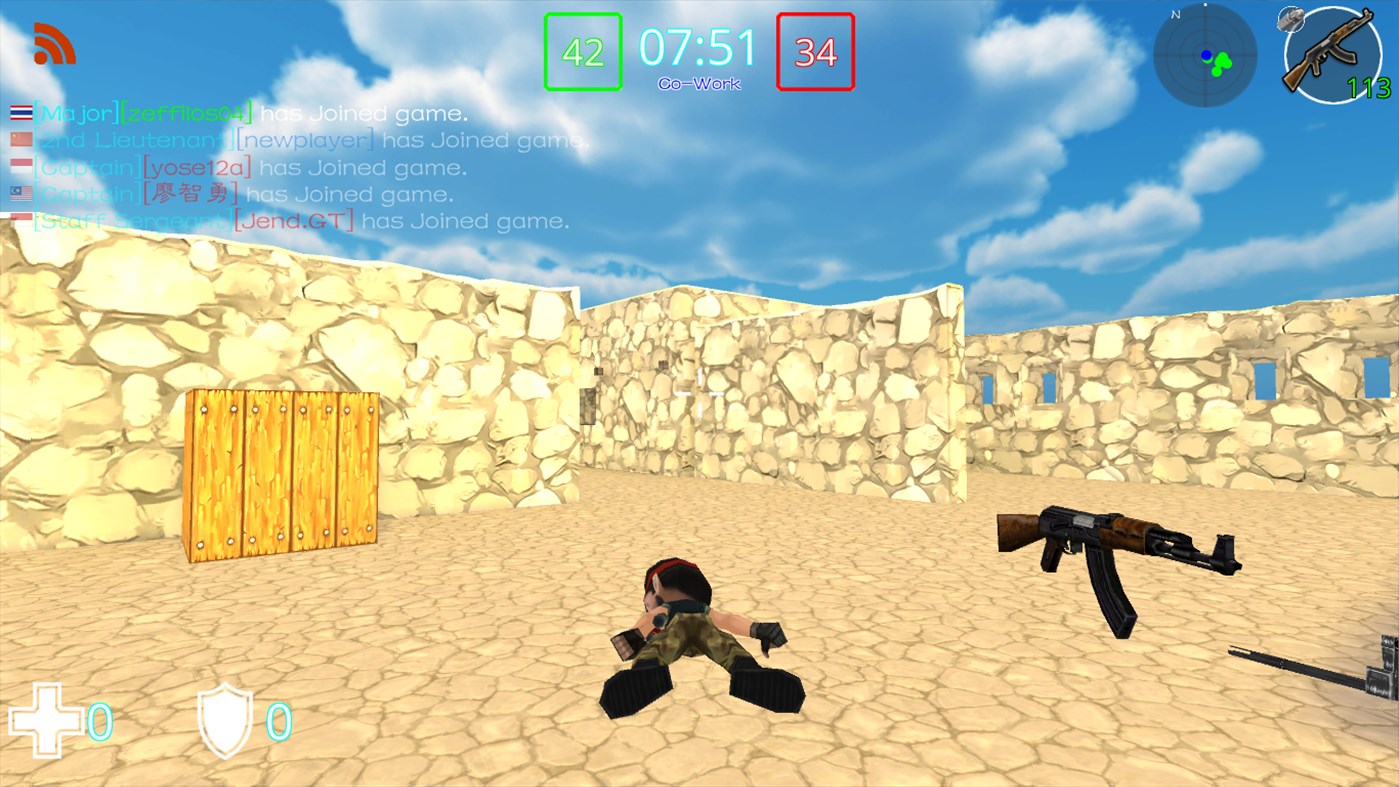The width and height of the screenshot is (1399, 787).
Task: Tap the health cross icon
Action: pyautogui.click(x=48, y=719)
